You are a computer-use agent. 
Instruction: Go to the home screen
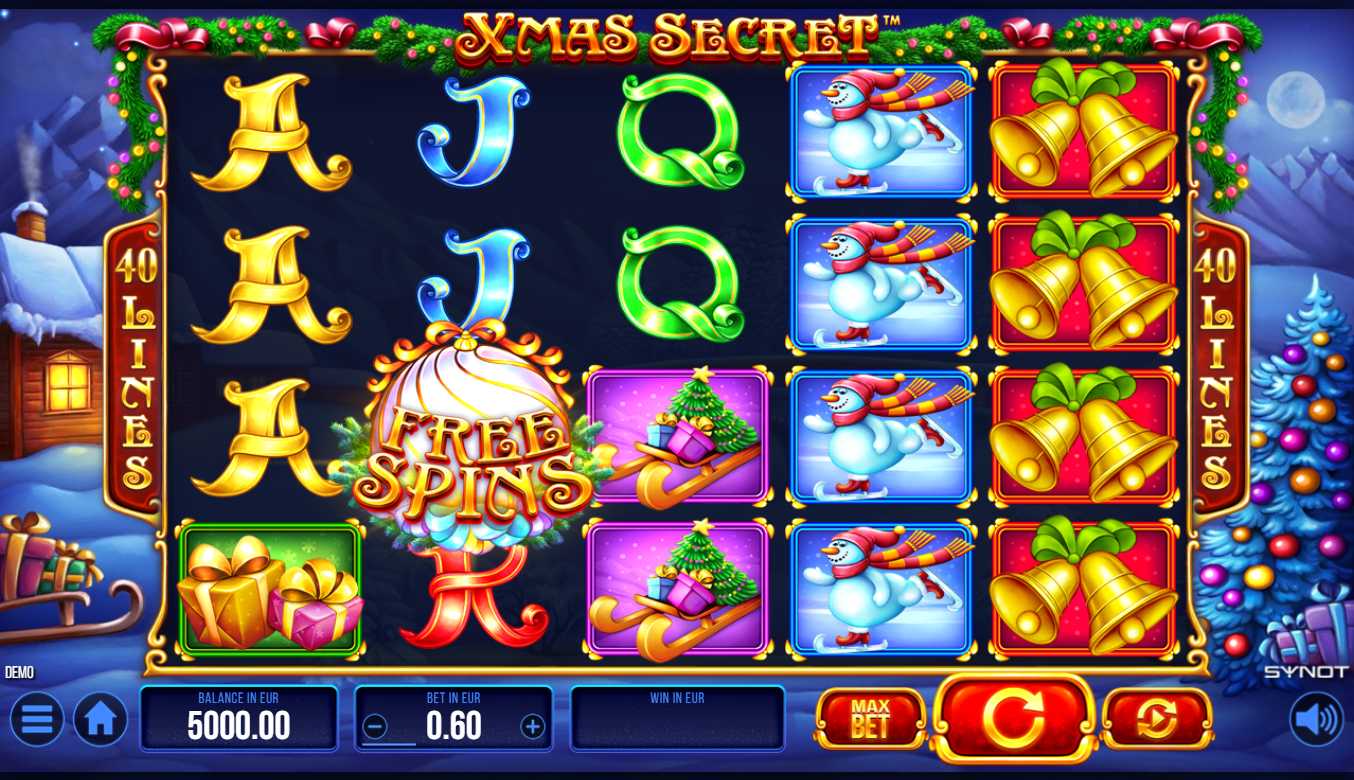[100, 719]
